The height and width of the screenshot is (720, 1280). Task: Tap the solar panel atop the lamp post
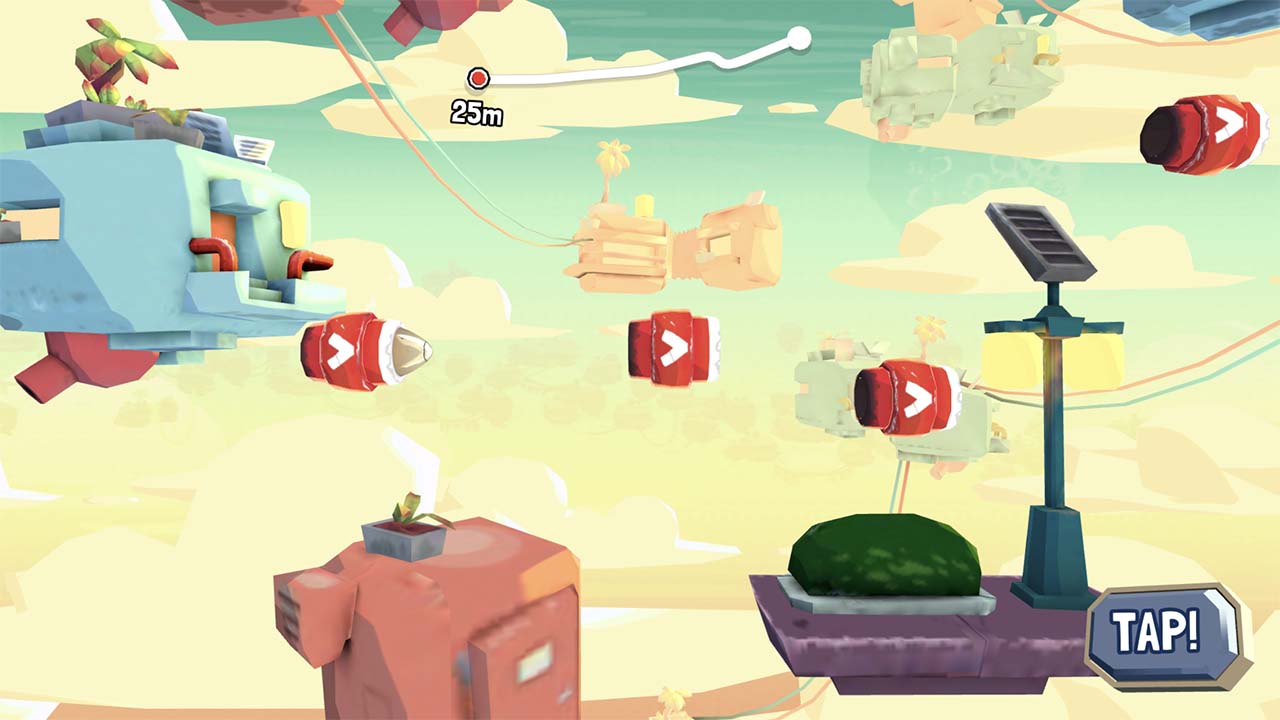click(x=1040, y=236)
